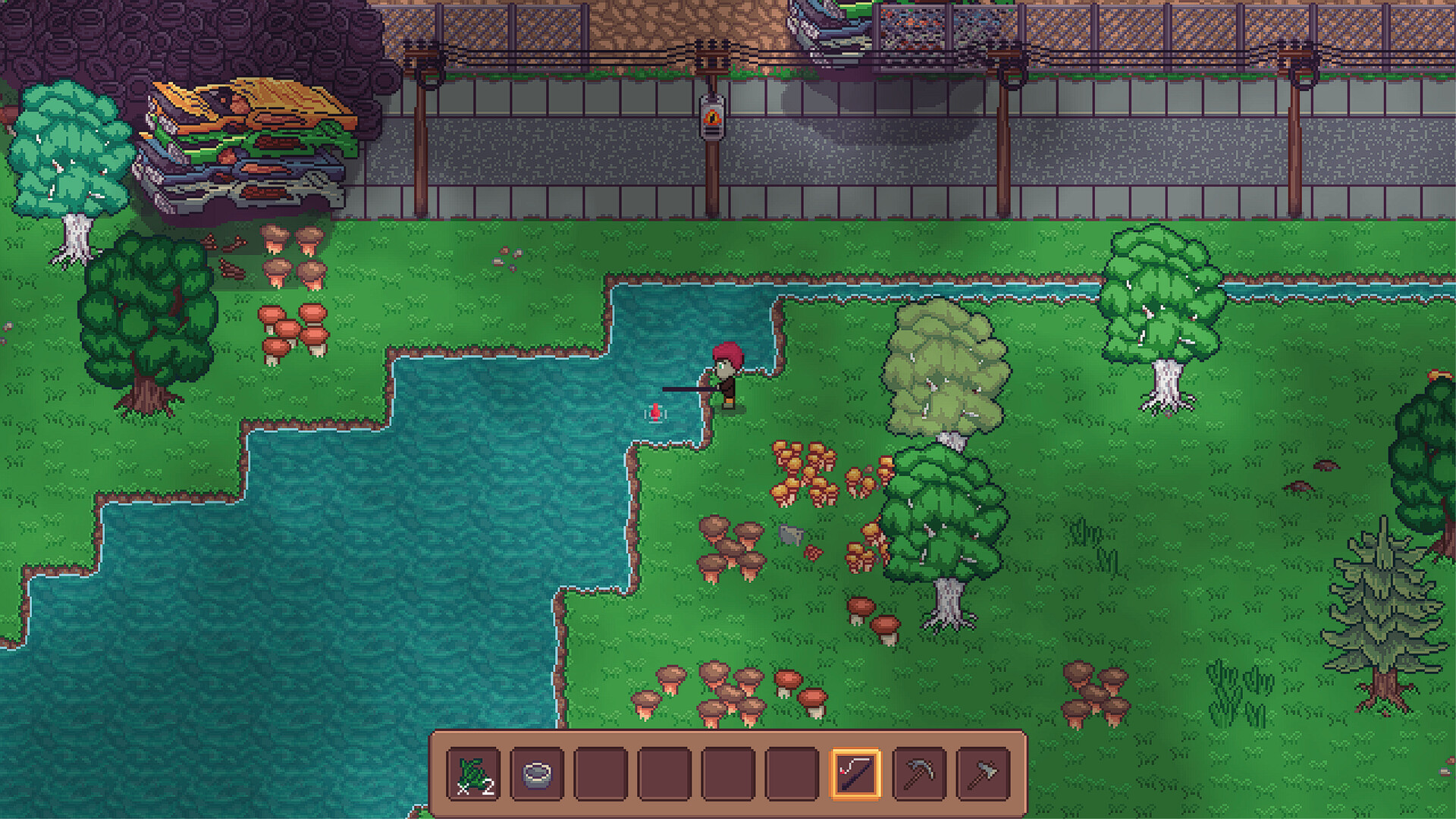Click the fire warning sign on the fence
The image size is (1456, 819).
(711, 116)
